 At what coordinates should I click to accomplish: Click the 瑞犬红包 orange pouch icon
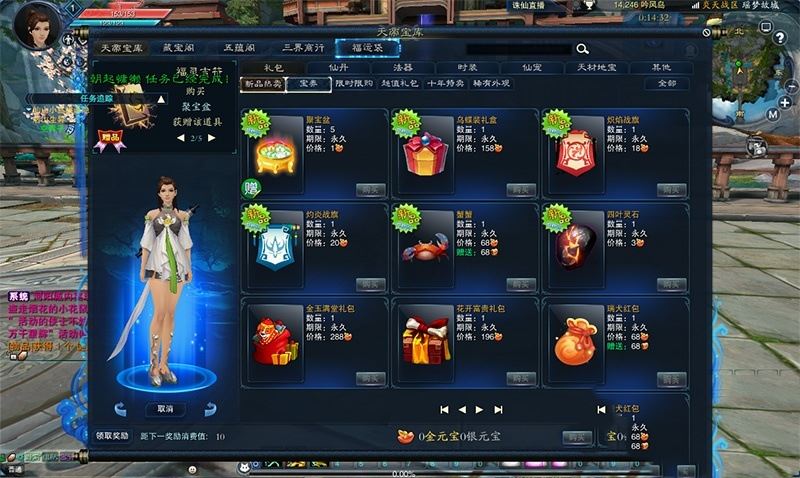click(575, 341)
